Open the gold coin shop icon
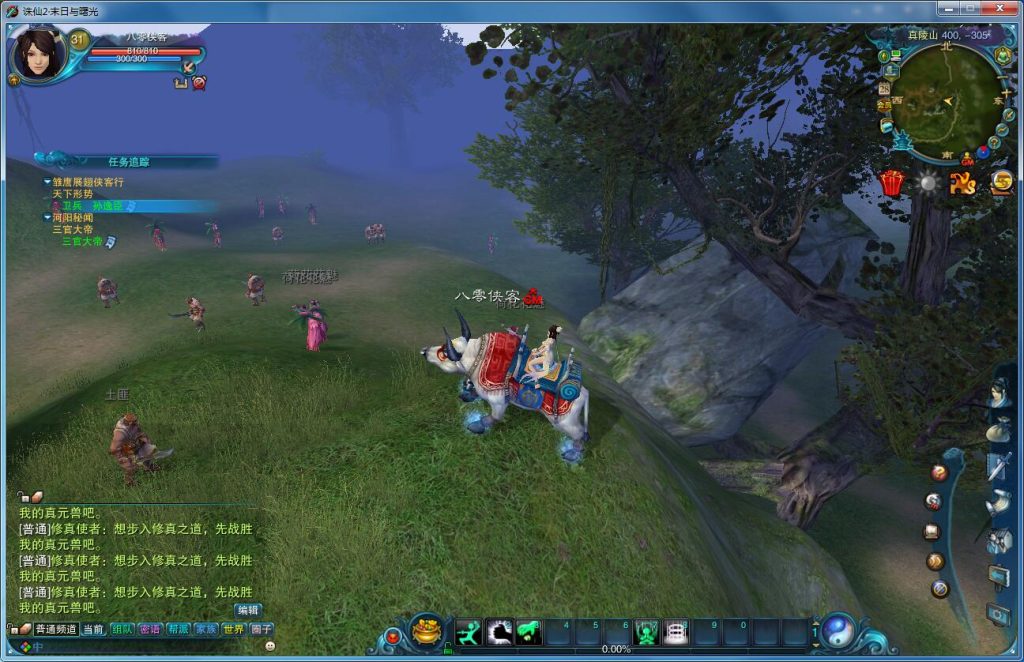This screenshot has height=662, width=1024. coord(1001,182)
